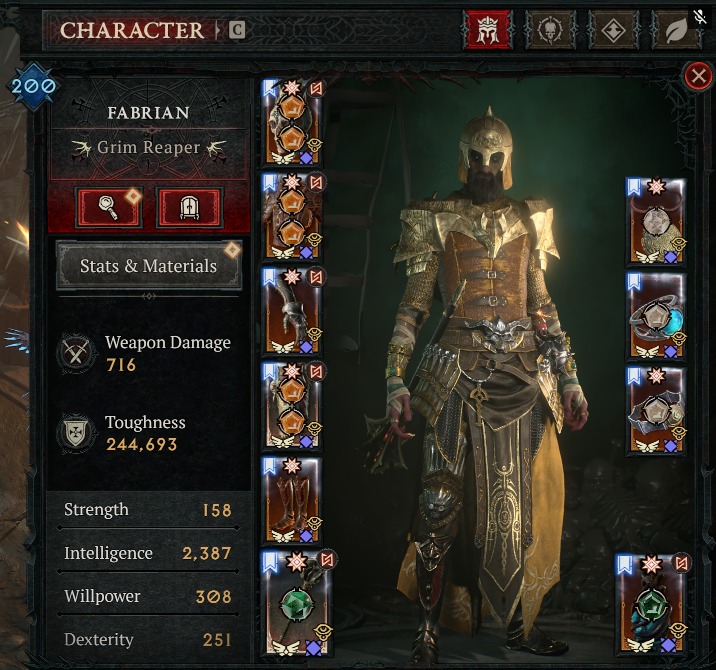Image resolution: width=716 pixels, height=670 pixels.
Task: Select the chest armor slot
Action: coord(292,217)
